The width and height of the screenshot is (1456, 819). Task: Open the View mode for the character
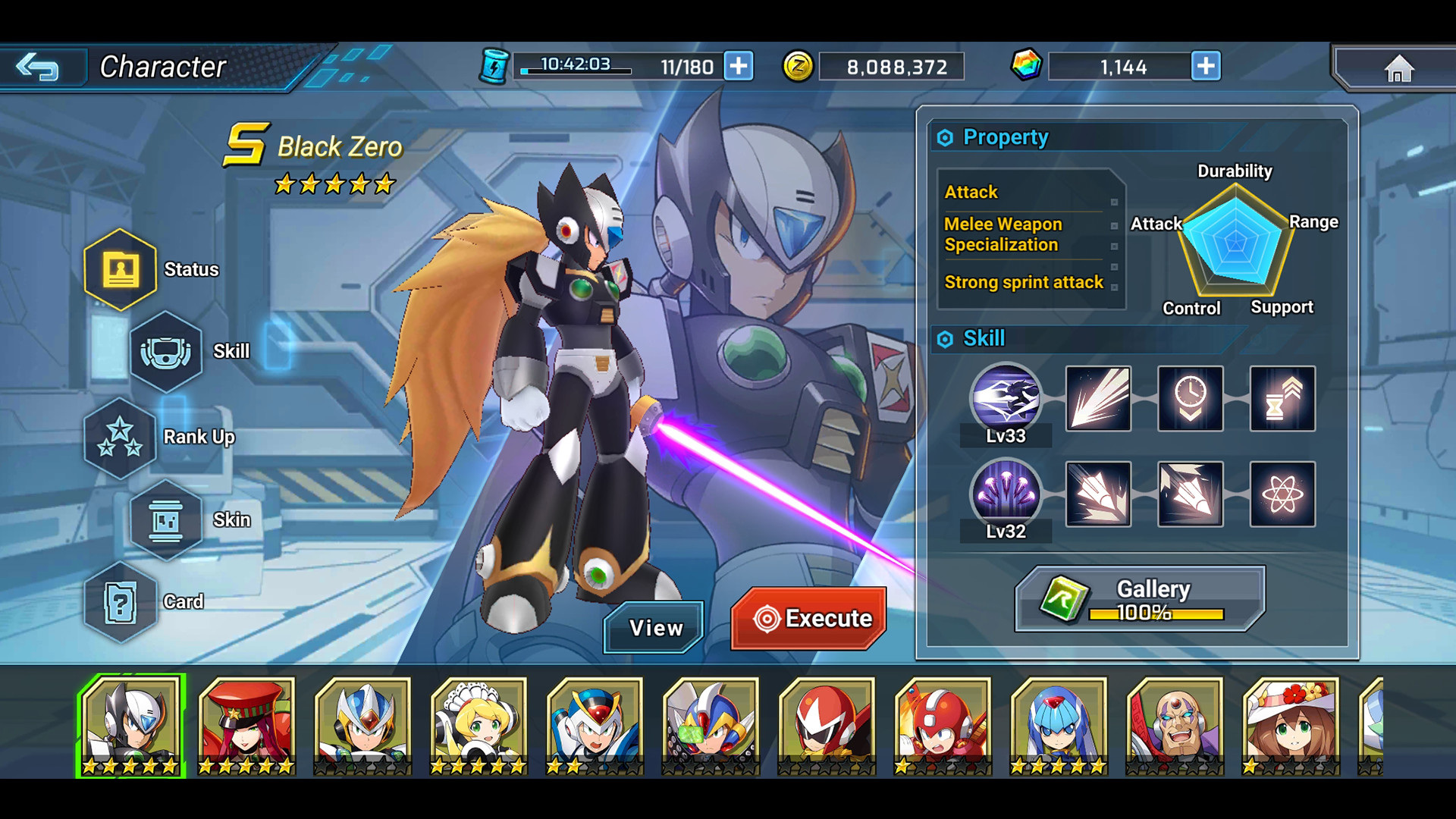pyautogui.click(x=654, y=627)
